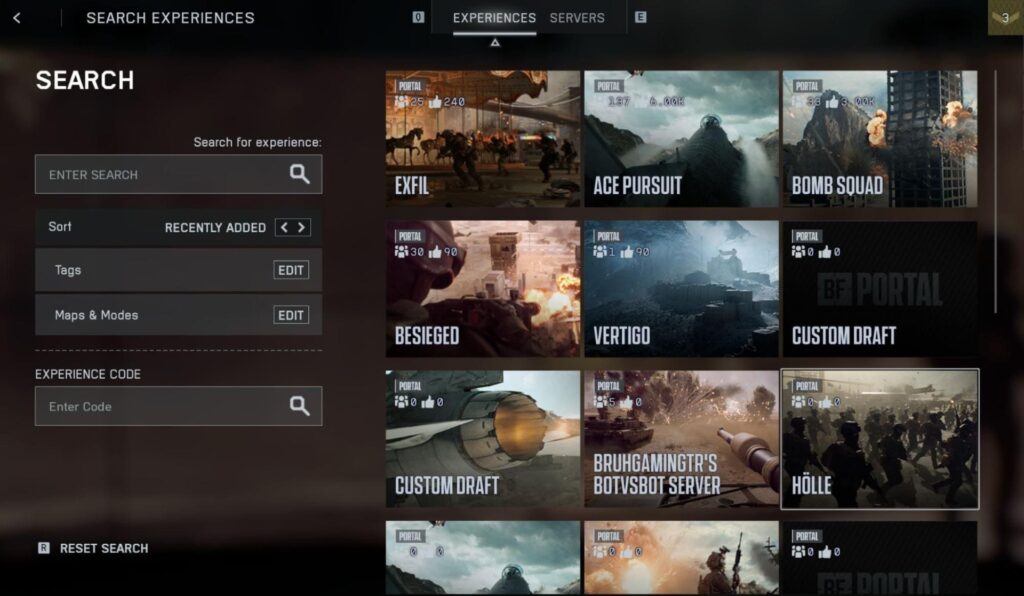The width and height of the screenshot is (1024, 596).
Task: Edit the Tags filter
Action: [x=291, y=270]
